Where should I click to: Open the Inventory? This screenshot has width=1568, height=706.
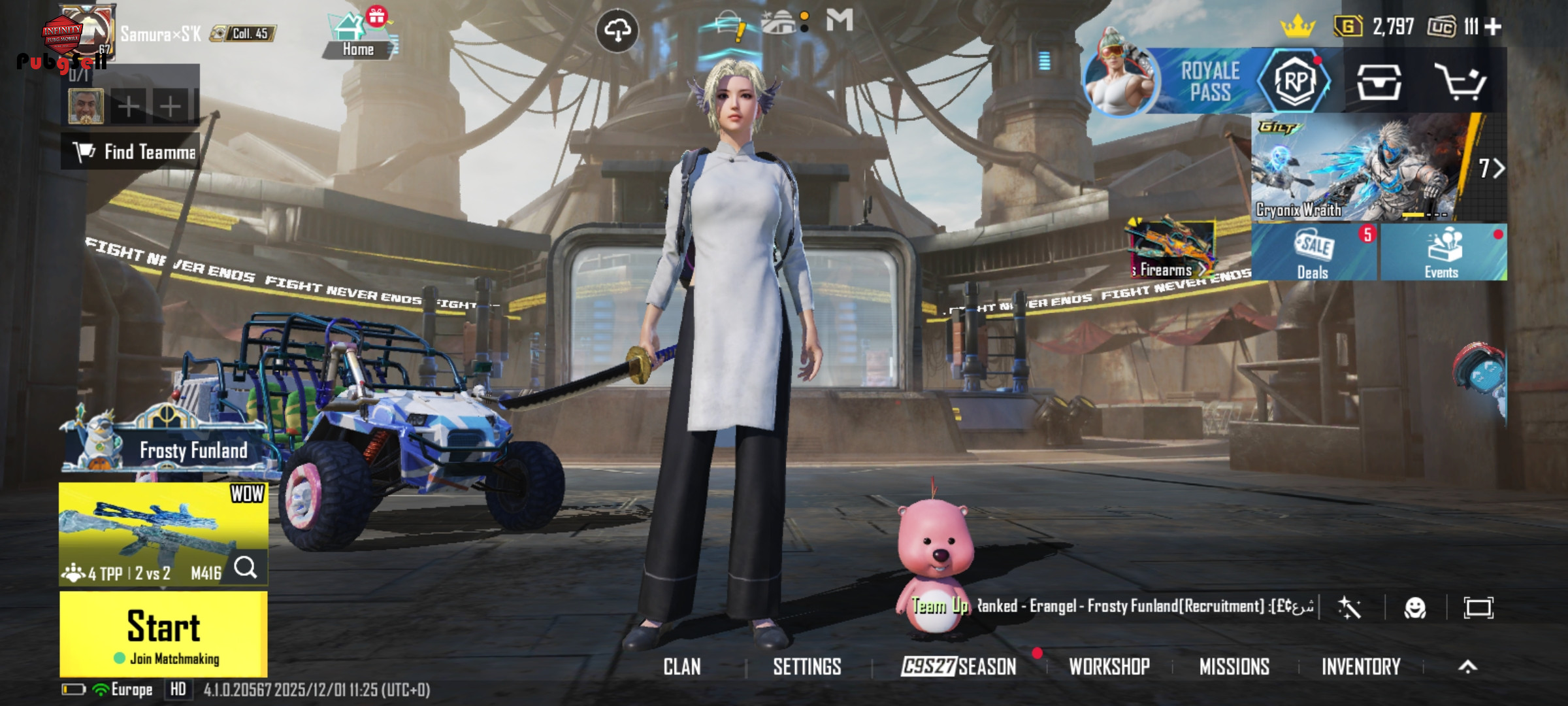tap(1361, 667)
